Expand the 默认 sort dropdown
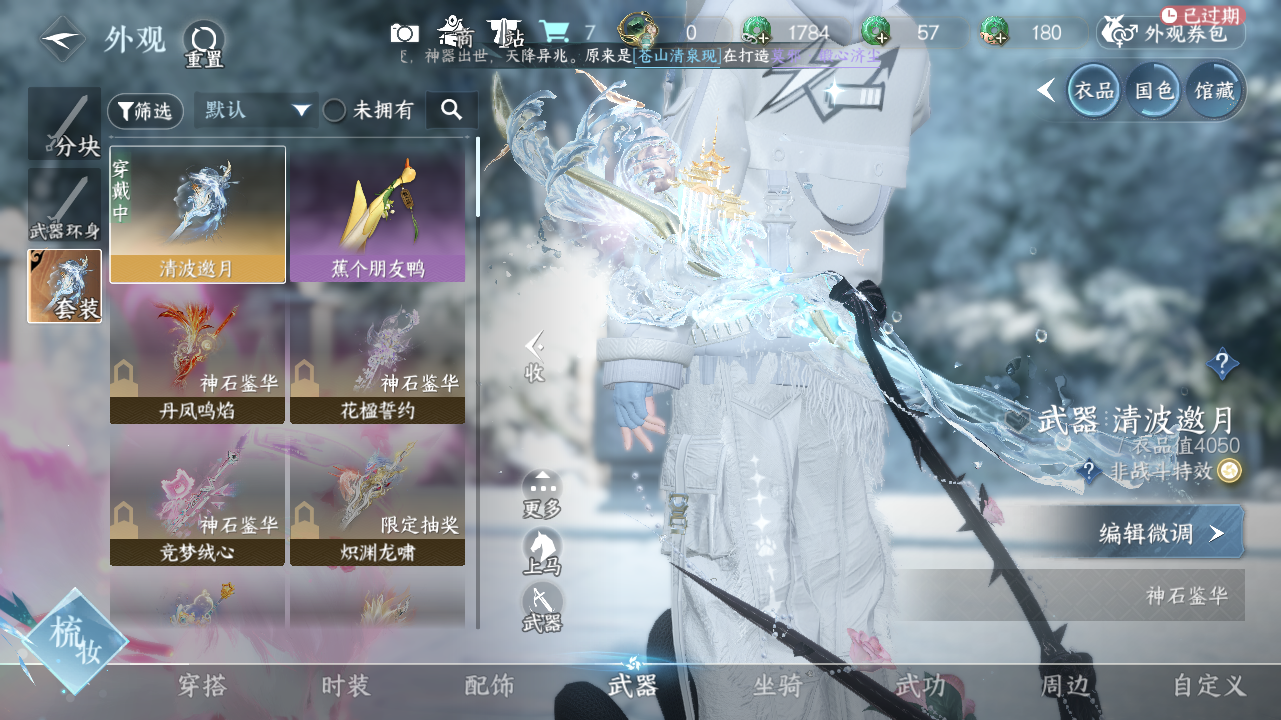The image size is (1281, 720). coord(255,110)
